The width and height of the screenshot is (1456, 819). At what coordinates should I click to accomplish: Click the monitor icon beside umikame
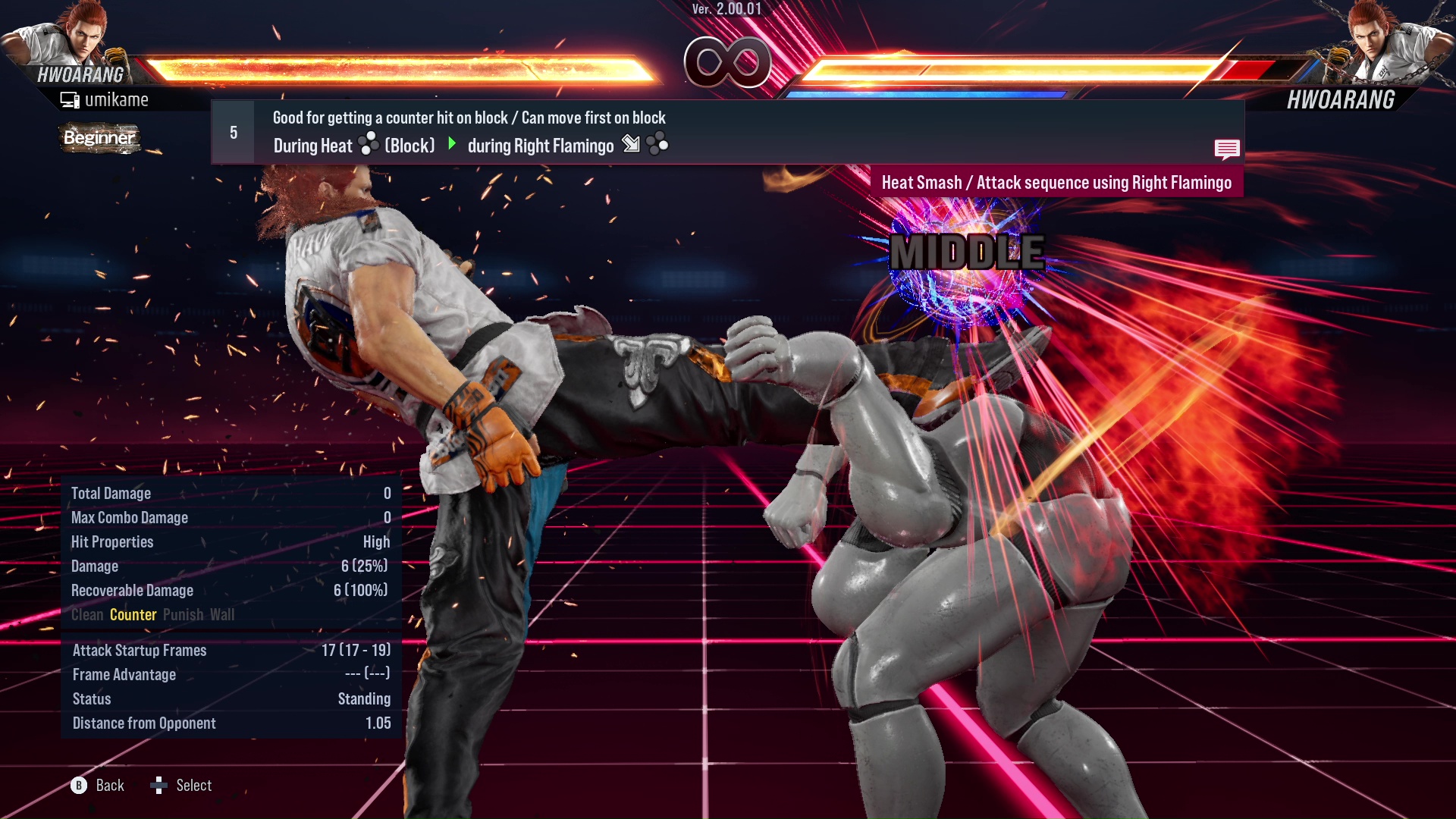(x=70, y=99)
